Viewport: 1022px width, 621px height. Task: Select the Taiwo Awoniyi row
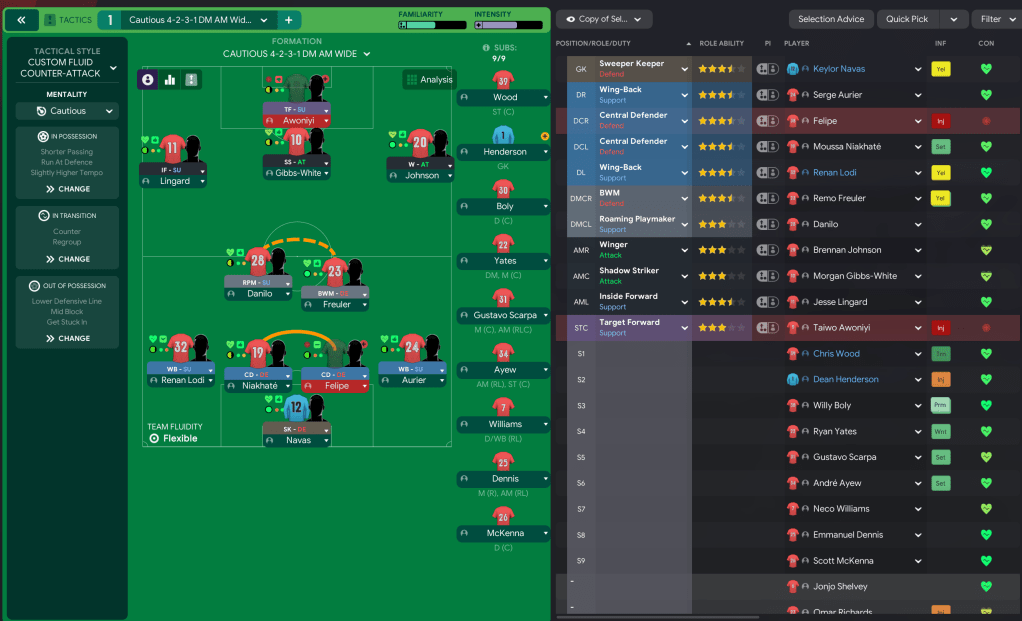point(839,327)
